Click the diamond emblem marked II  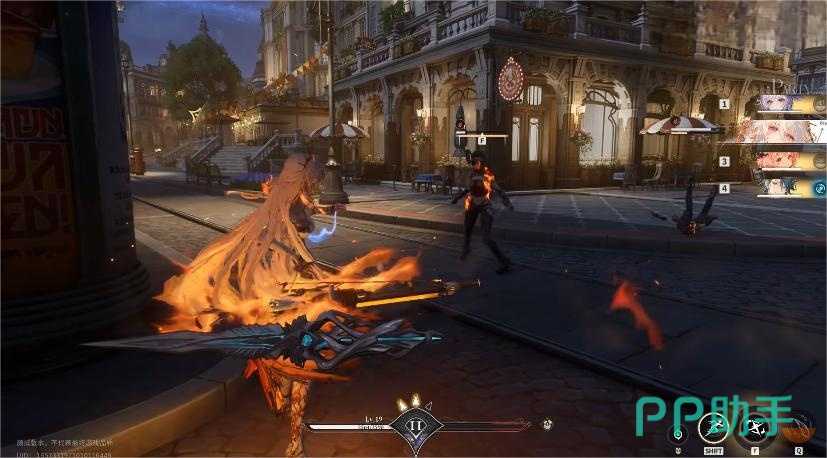coord(415,424)
